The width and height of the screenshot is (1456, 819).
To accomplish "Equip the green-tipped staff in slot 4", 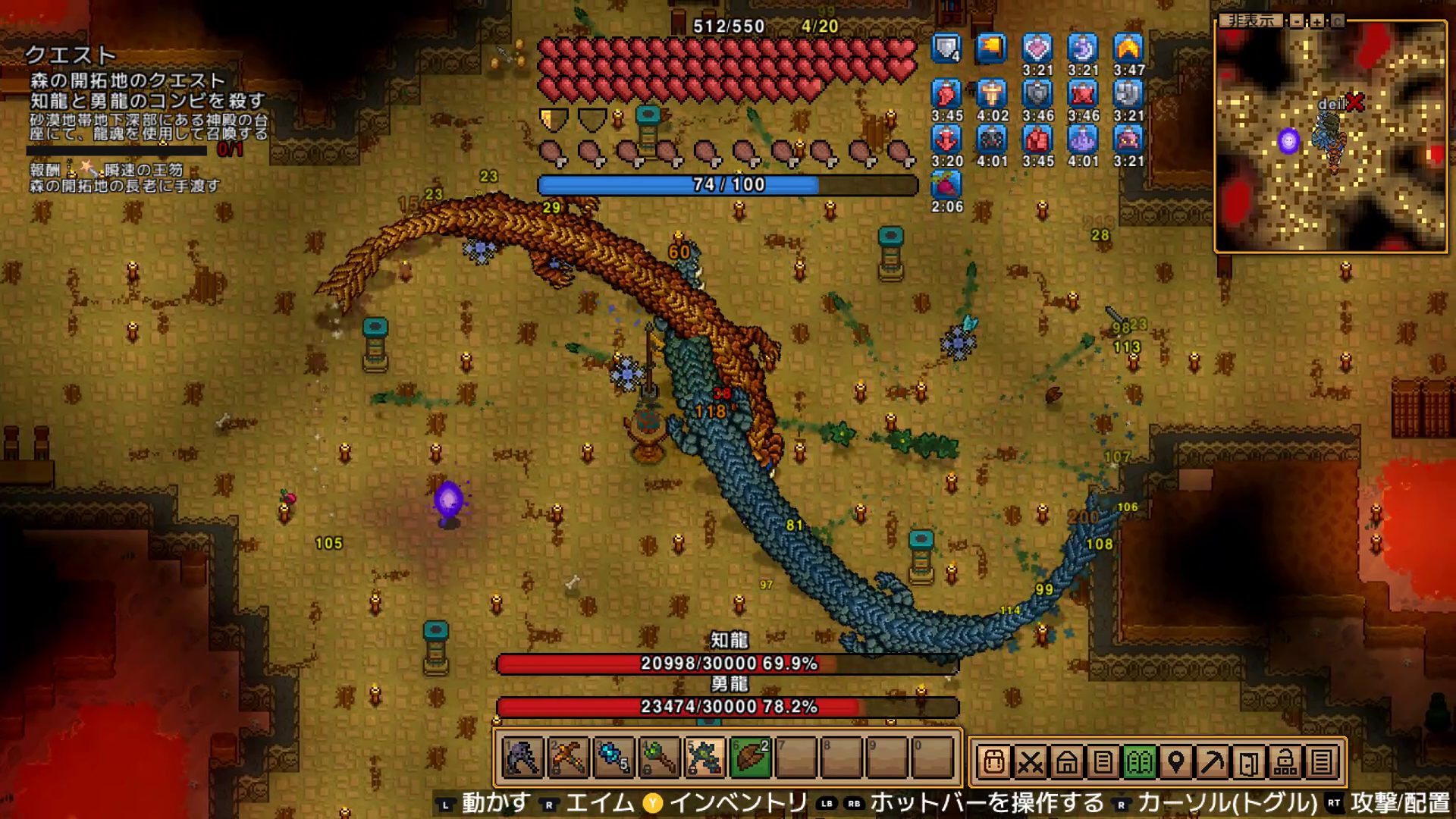I will pyautogui.click(x=659, y=758).
